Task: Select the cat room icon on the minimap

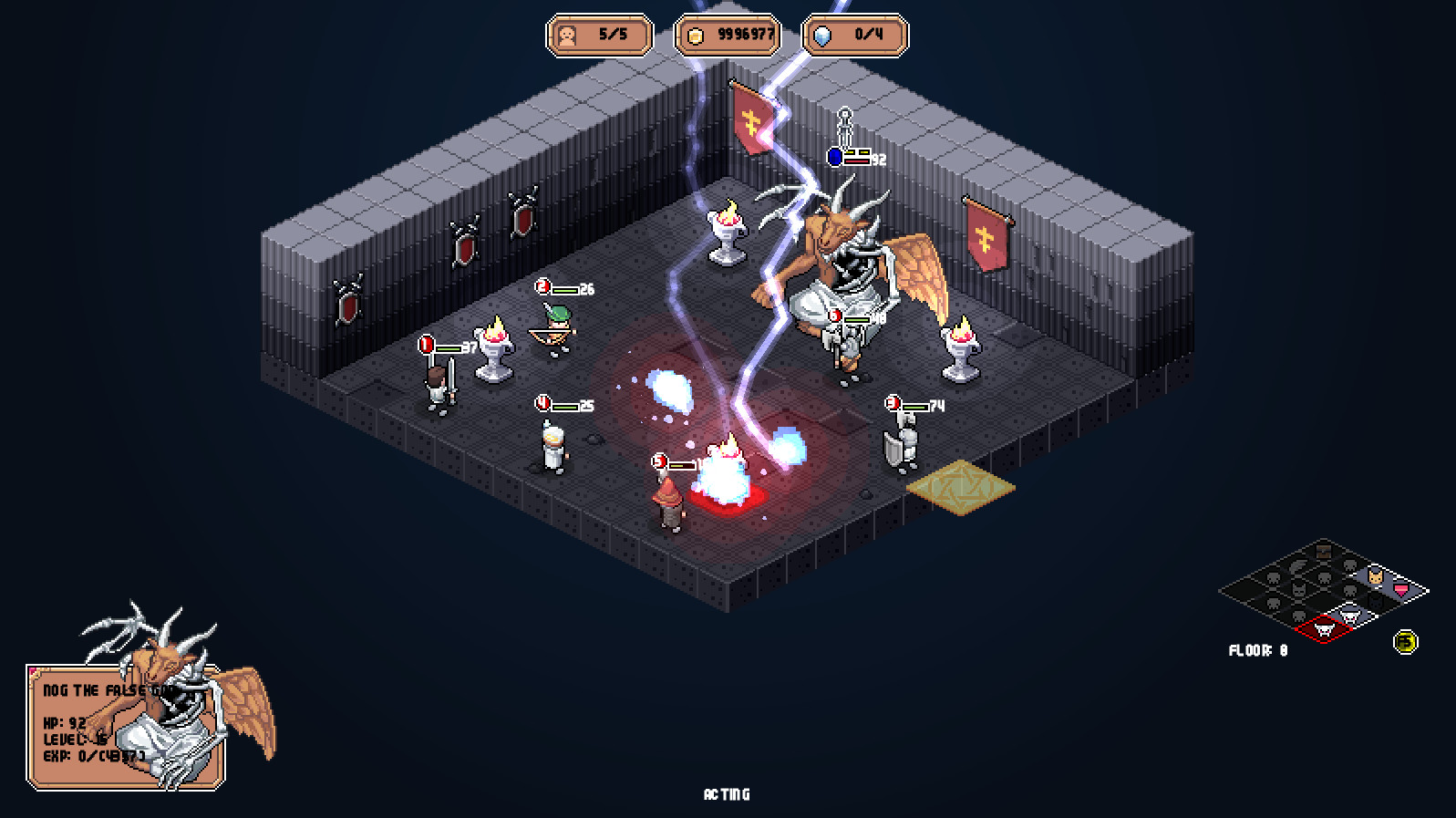Action: [1376, 576]
